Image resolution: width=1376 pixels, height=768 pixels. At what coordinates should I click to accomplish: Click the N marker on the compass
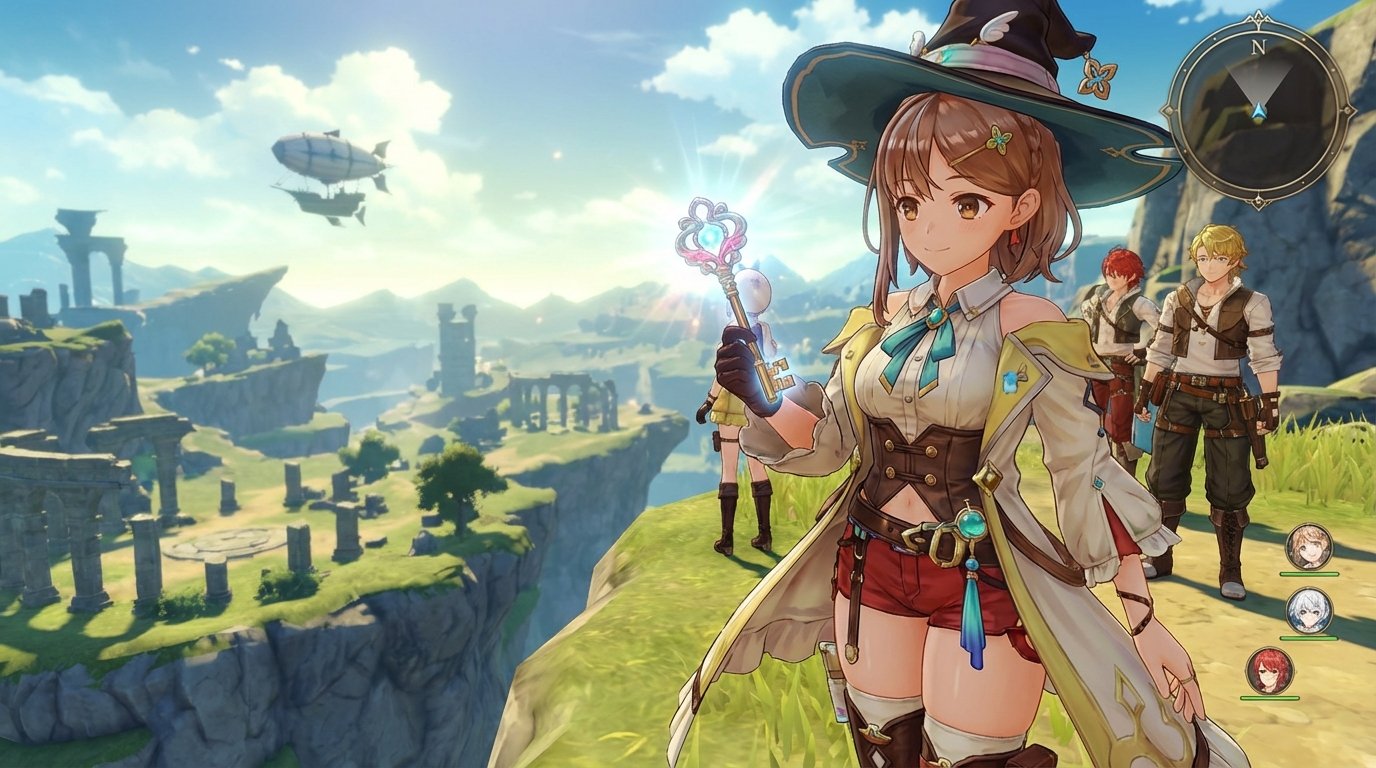pyautogui.click(x=1258, y=47)
